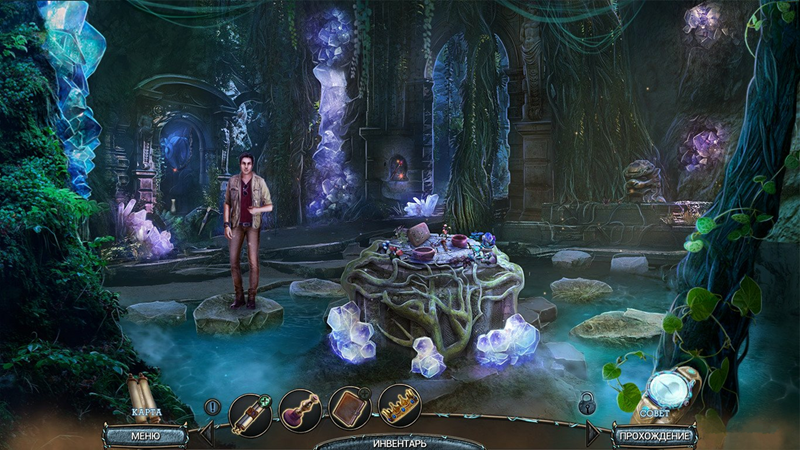Toggle the inventory padlock icon
800x450 pixels.
tap(587, 403)
